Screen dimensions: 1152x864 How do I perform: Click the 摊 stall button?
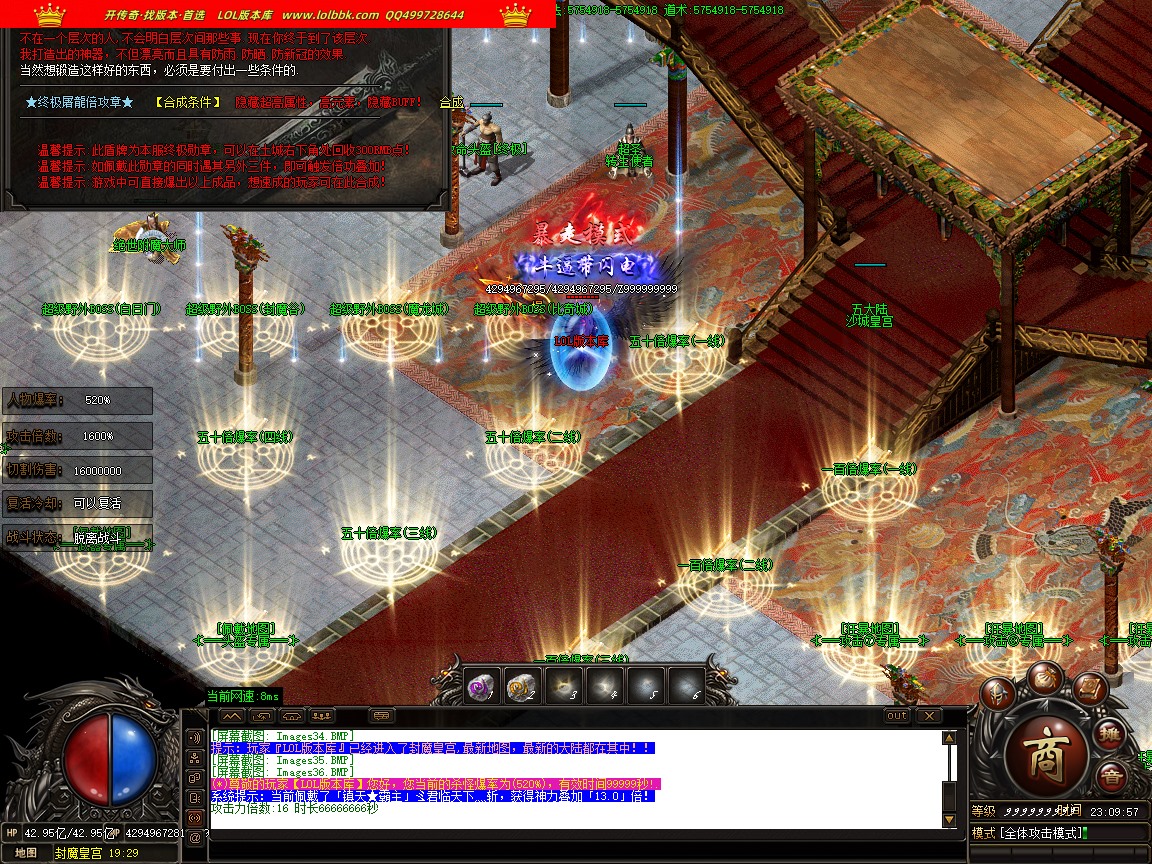(1112, 734)
